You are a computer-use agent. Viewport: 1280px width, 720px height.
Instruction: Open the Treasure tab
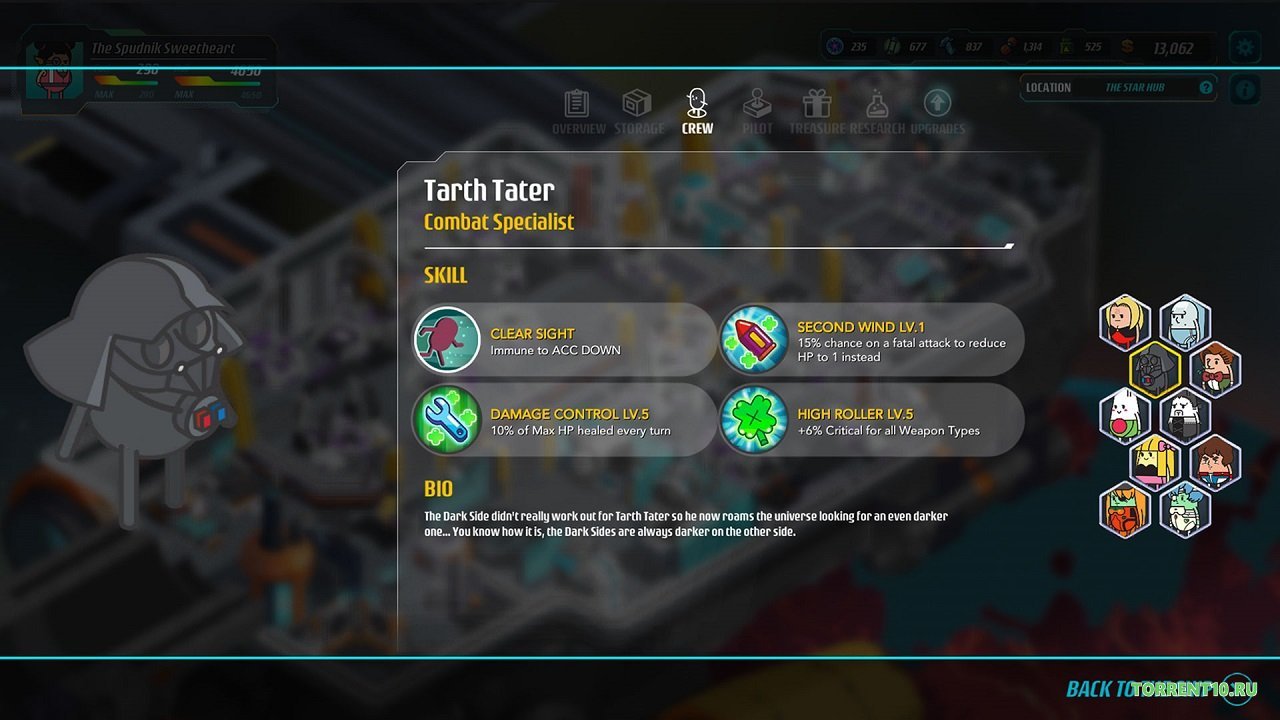click(x=817, y=111)
